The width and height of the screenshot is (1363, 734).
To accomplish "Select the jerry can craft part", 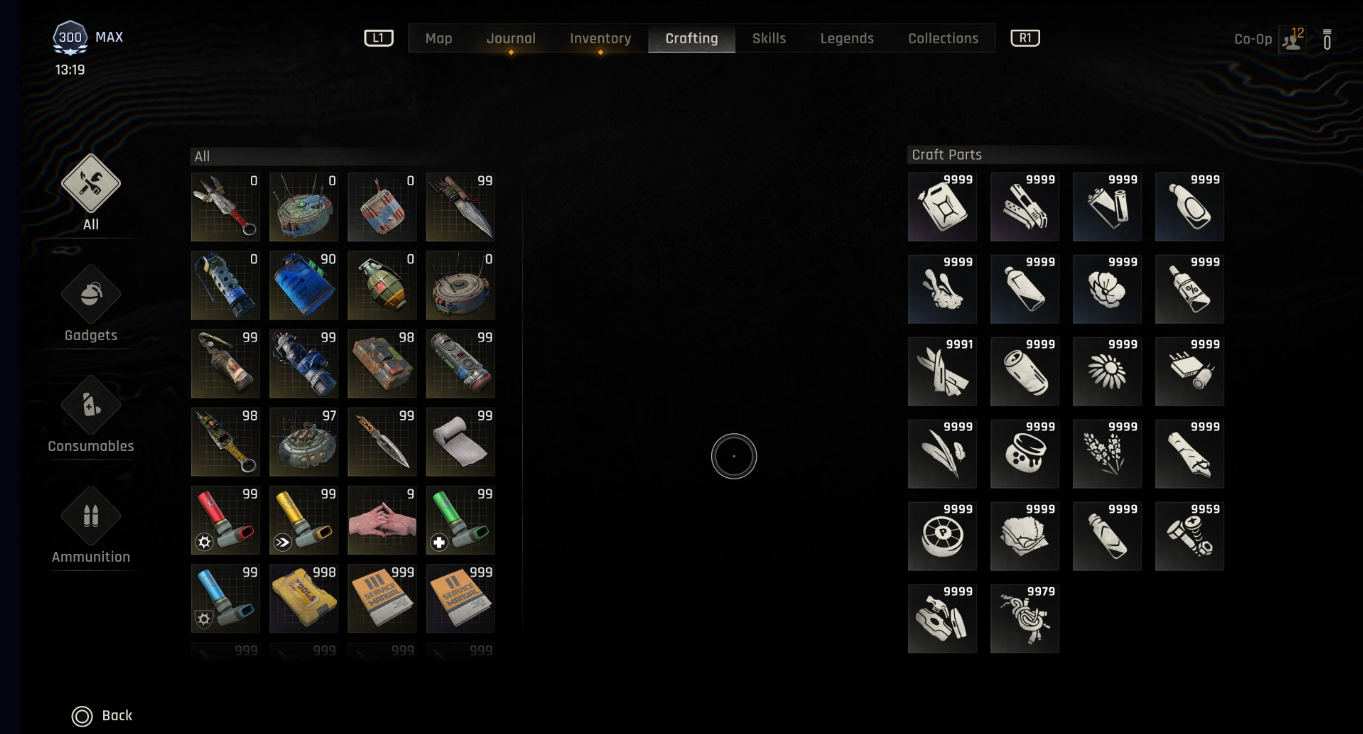I will 942,207.
